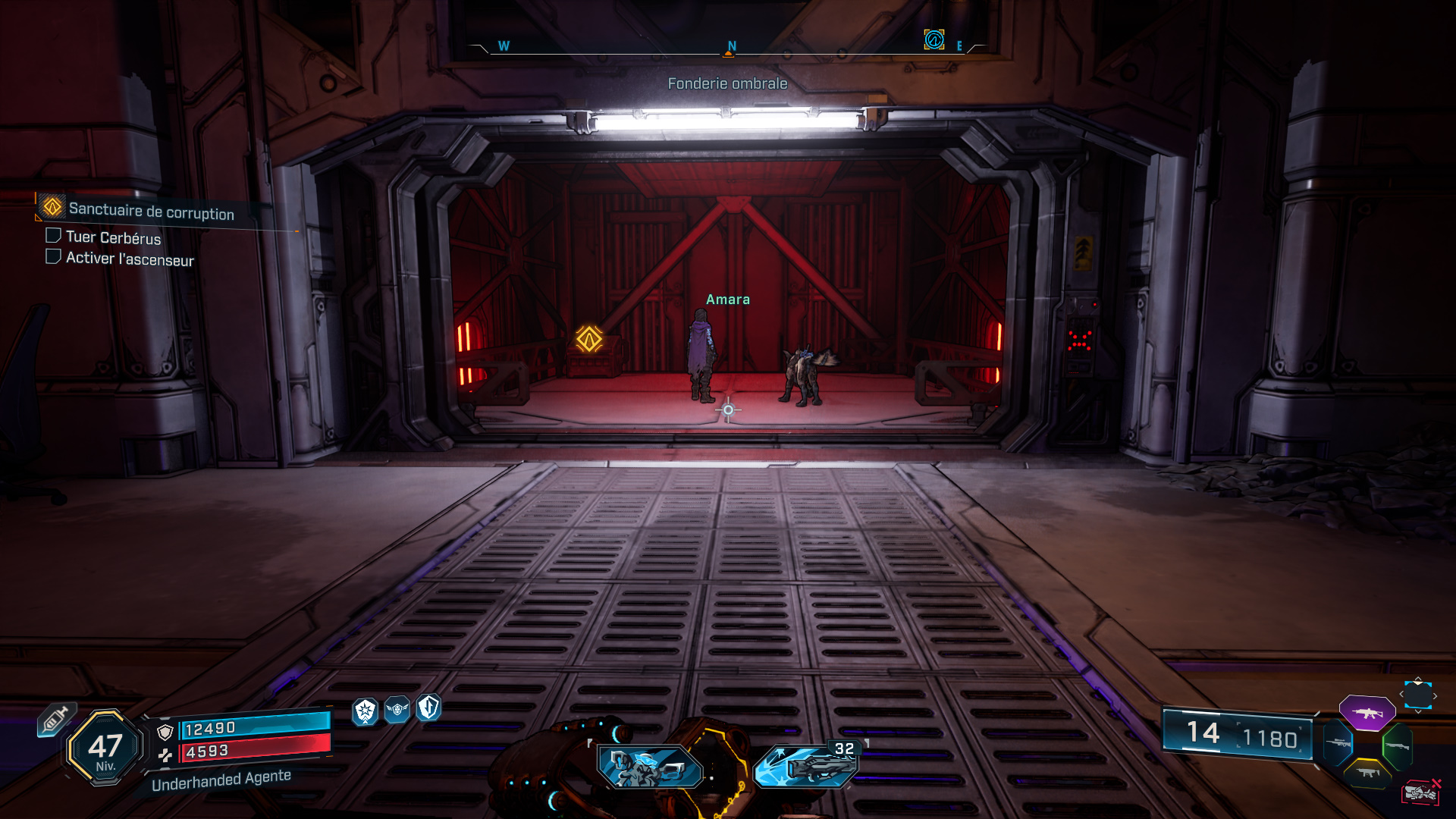This screenshot has width=1456, height=819.
Task: Inspect the winged emblem buff icon
Action: (397, 709)
